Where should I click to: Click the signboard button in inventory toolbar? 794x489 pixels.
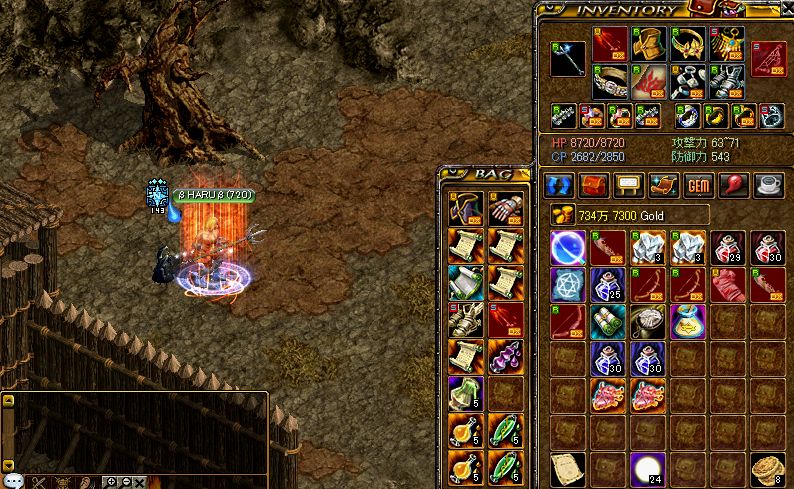point(629,185)
